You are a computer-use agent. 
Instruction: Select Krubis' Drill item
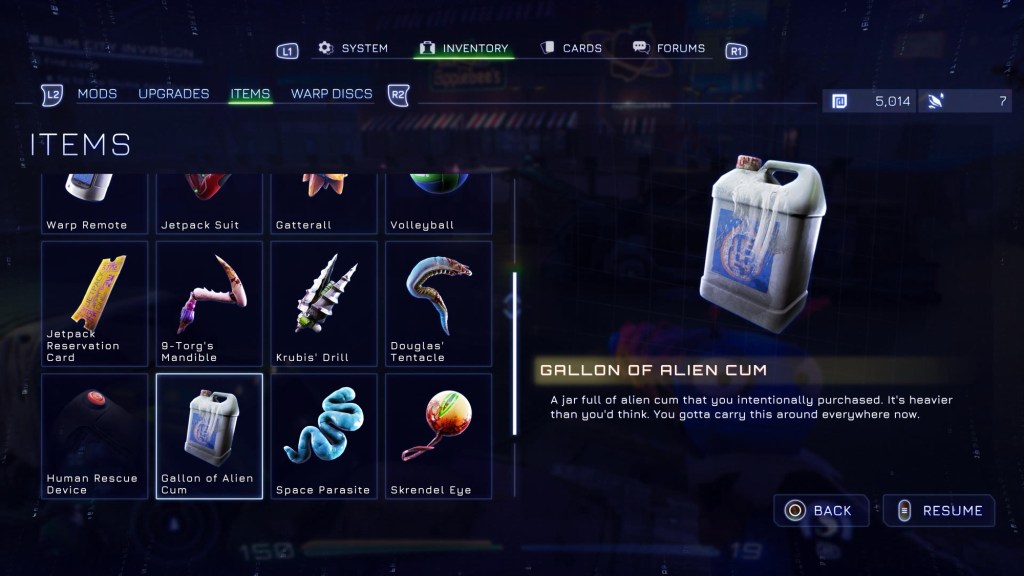coord(324,303)
